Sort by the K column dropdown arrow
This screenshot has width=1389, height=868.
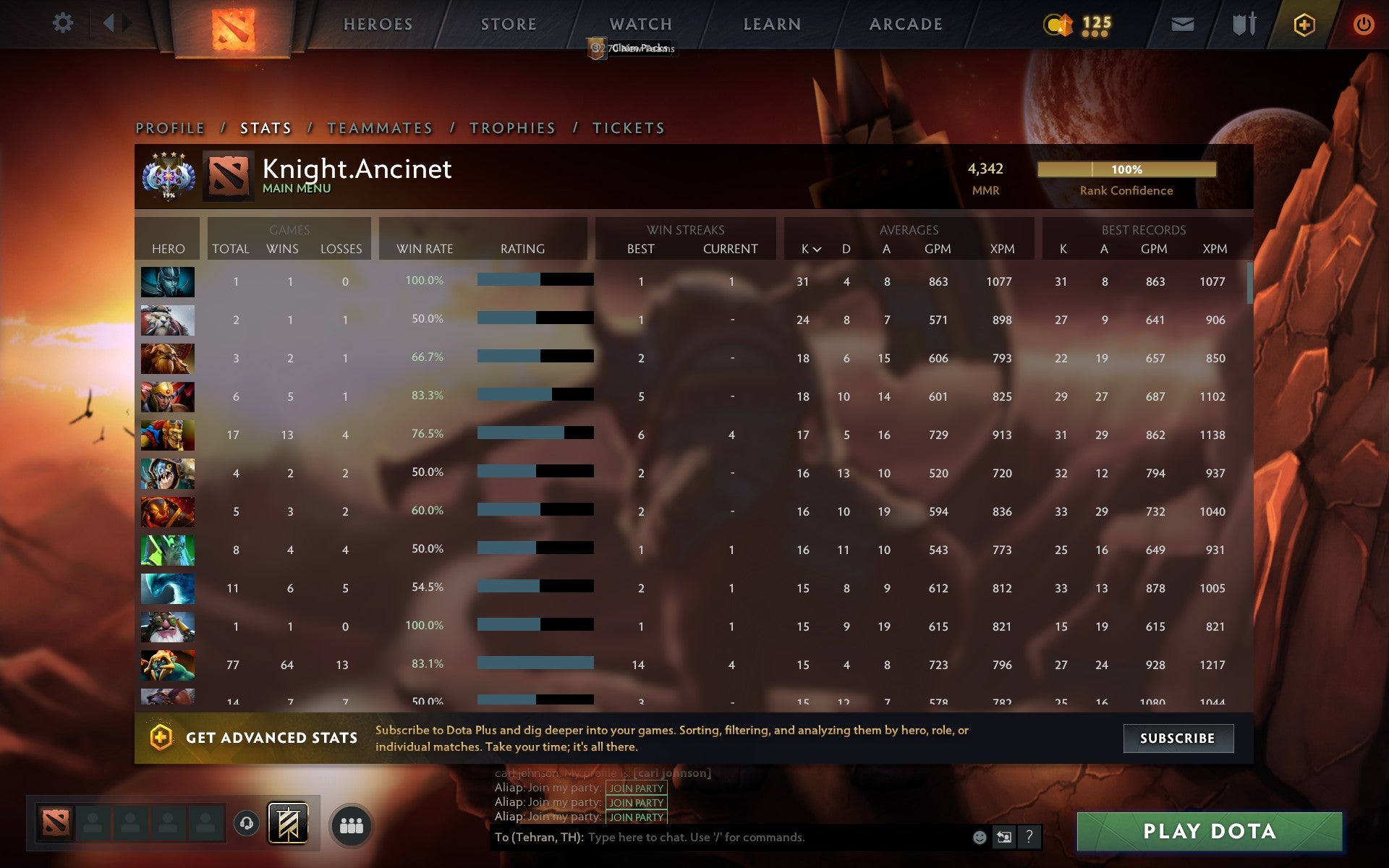click(x=816, y=250)
